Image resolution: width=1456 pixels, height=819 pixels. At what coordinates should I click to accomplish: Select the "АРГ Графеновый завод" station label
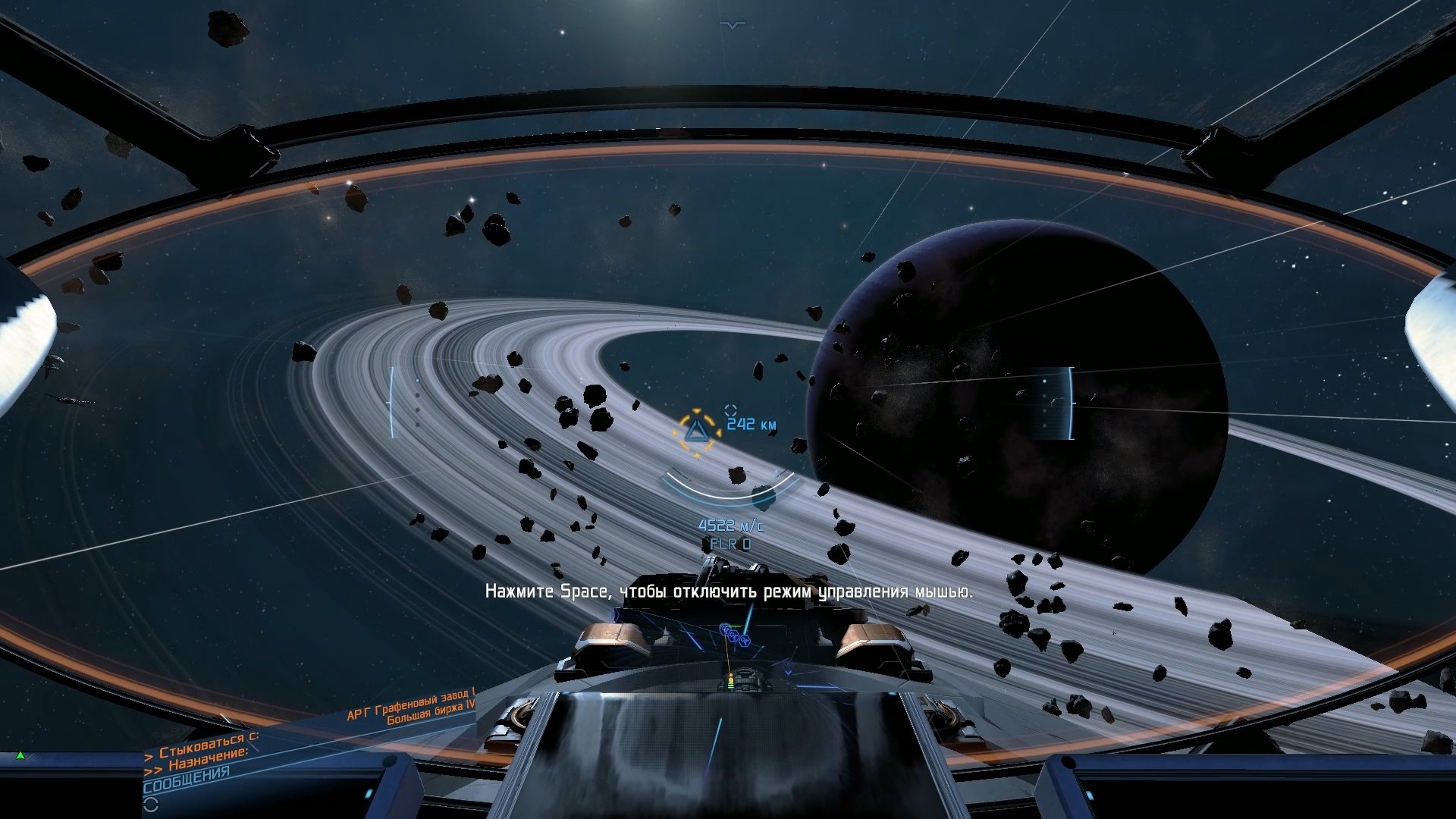(x=409, y=704)
